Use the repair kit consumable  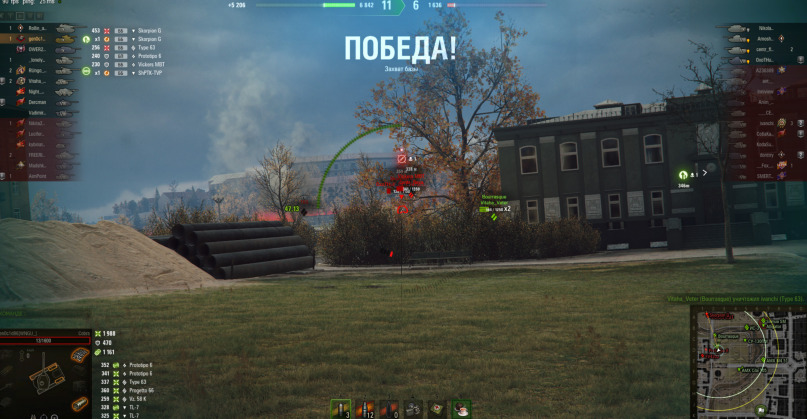click(414, 408)
